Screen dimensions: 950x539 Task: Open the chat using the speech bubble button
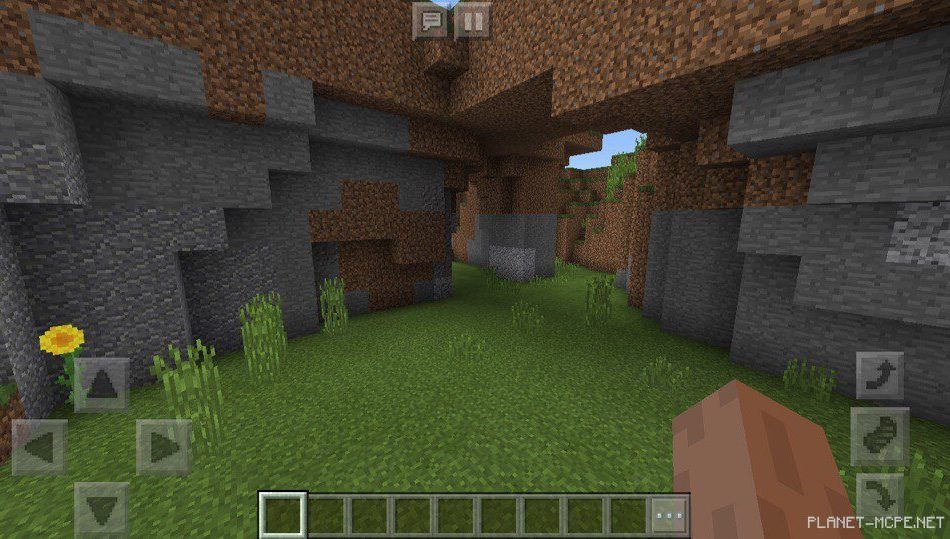click(431, 20)
